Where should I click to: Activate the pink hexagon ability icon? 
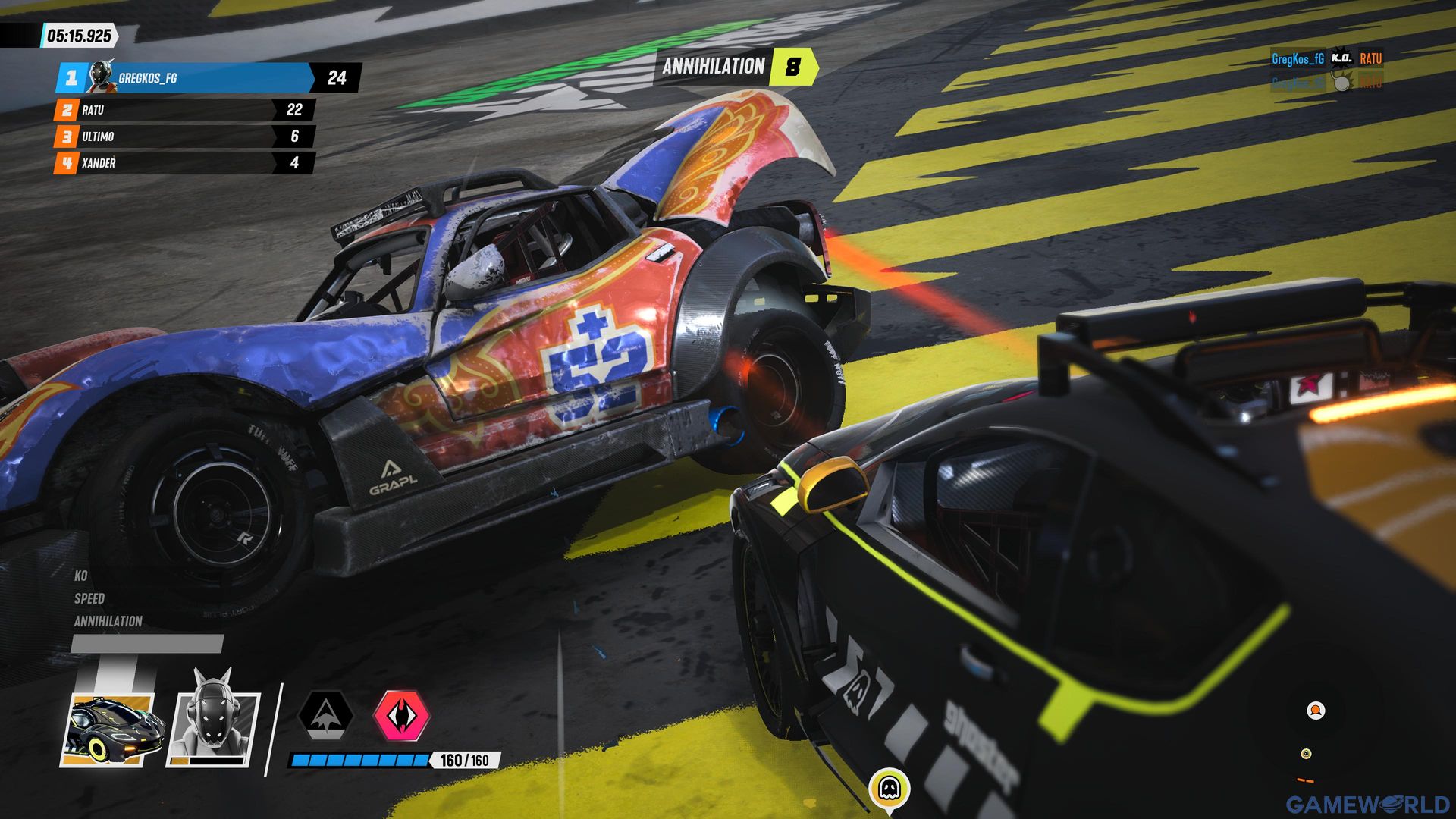(x=402, y=714)
